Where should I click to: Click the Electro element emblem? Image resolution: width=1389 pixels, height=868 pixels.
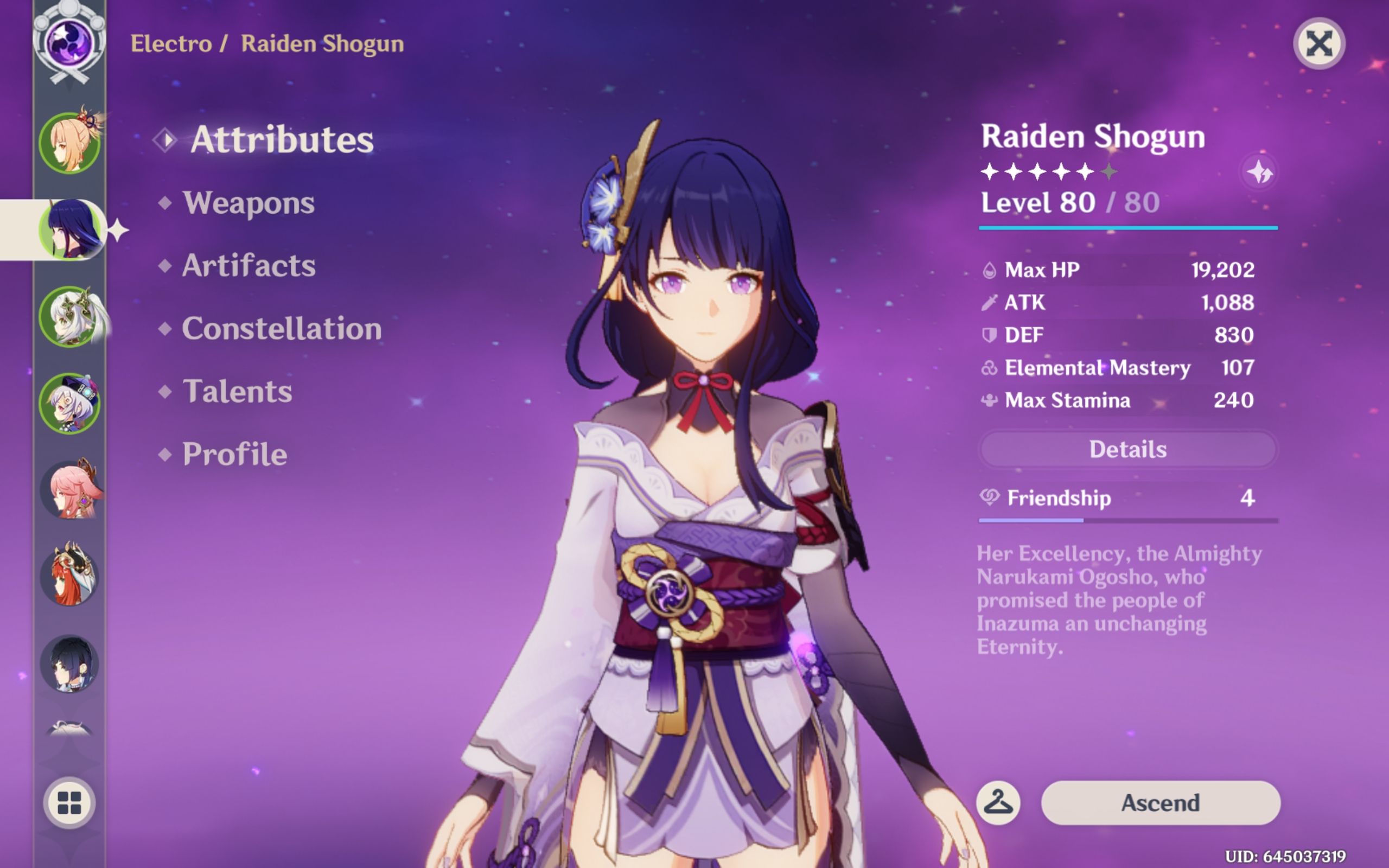pyautogui.click(x=69, y=43)
